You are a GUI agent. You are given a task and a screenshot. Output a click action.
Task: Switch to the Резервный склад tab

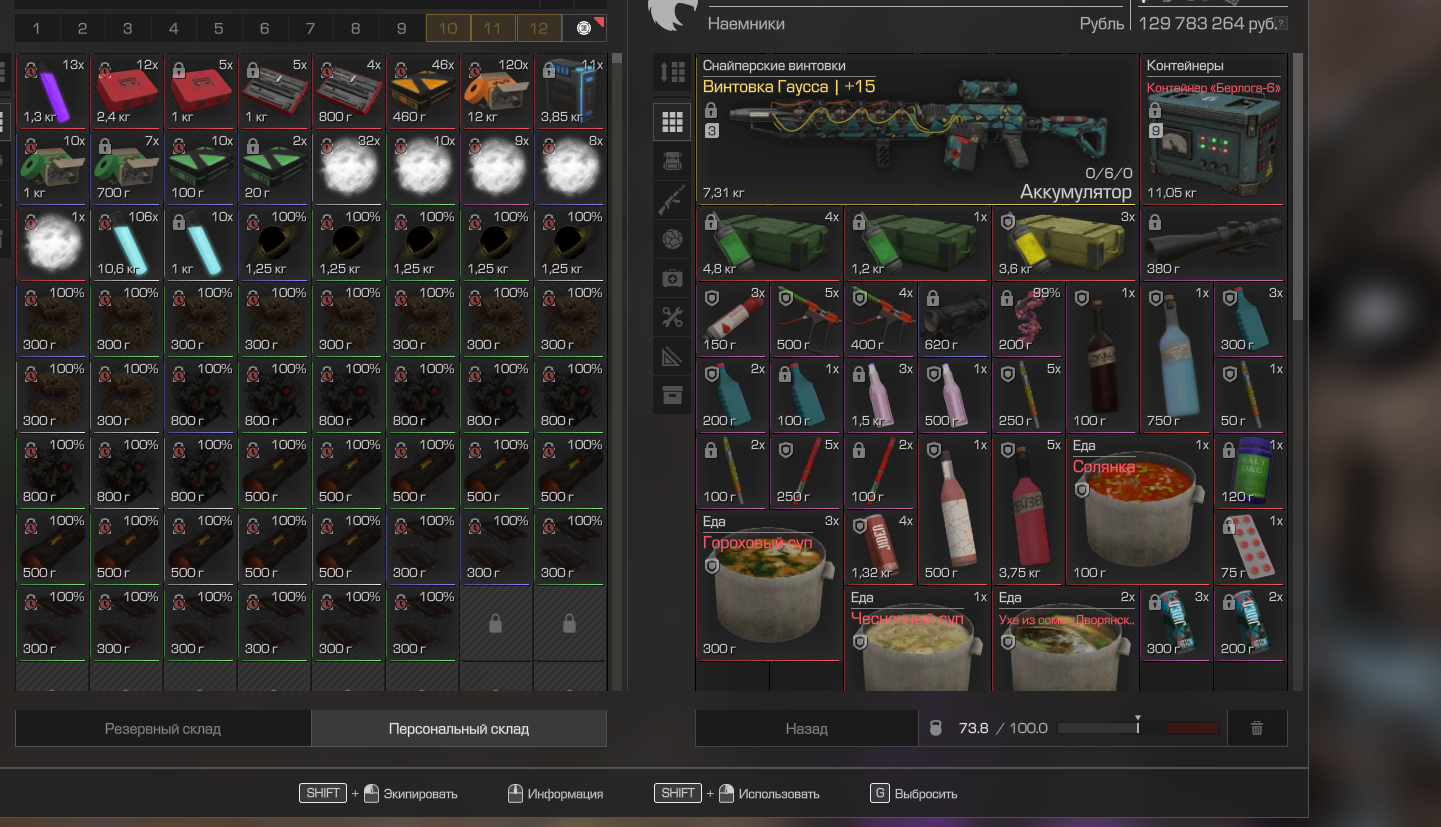(x=163, y=729)
